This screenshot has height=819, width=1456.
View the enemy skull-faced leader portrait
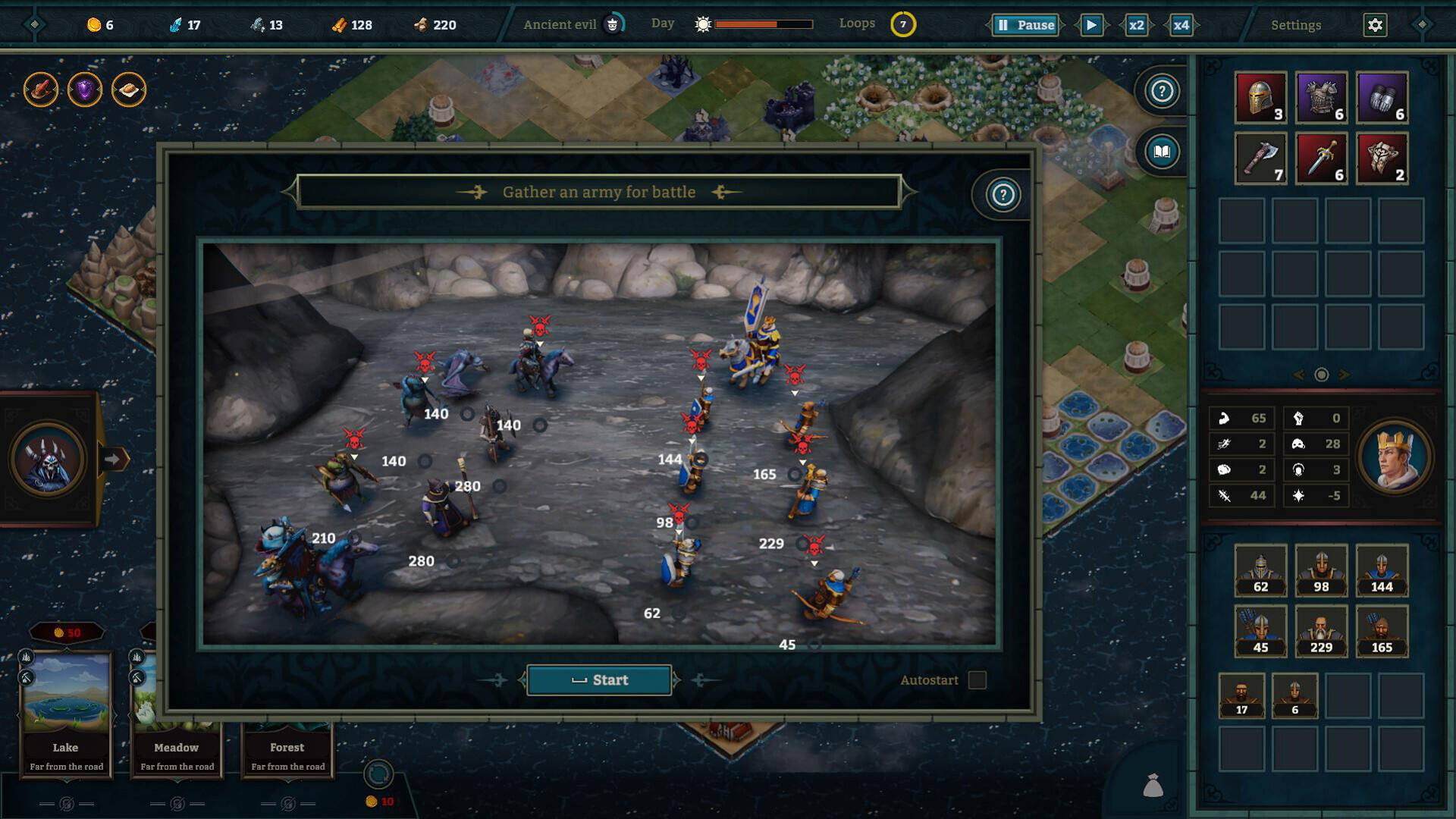pos(47,459)
